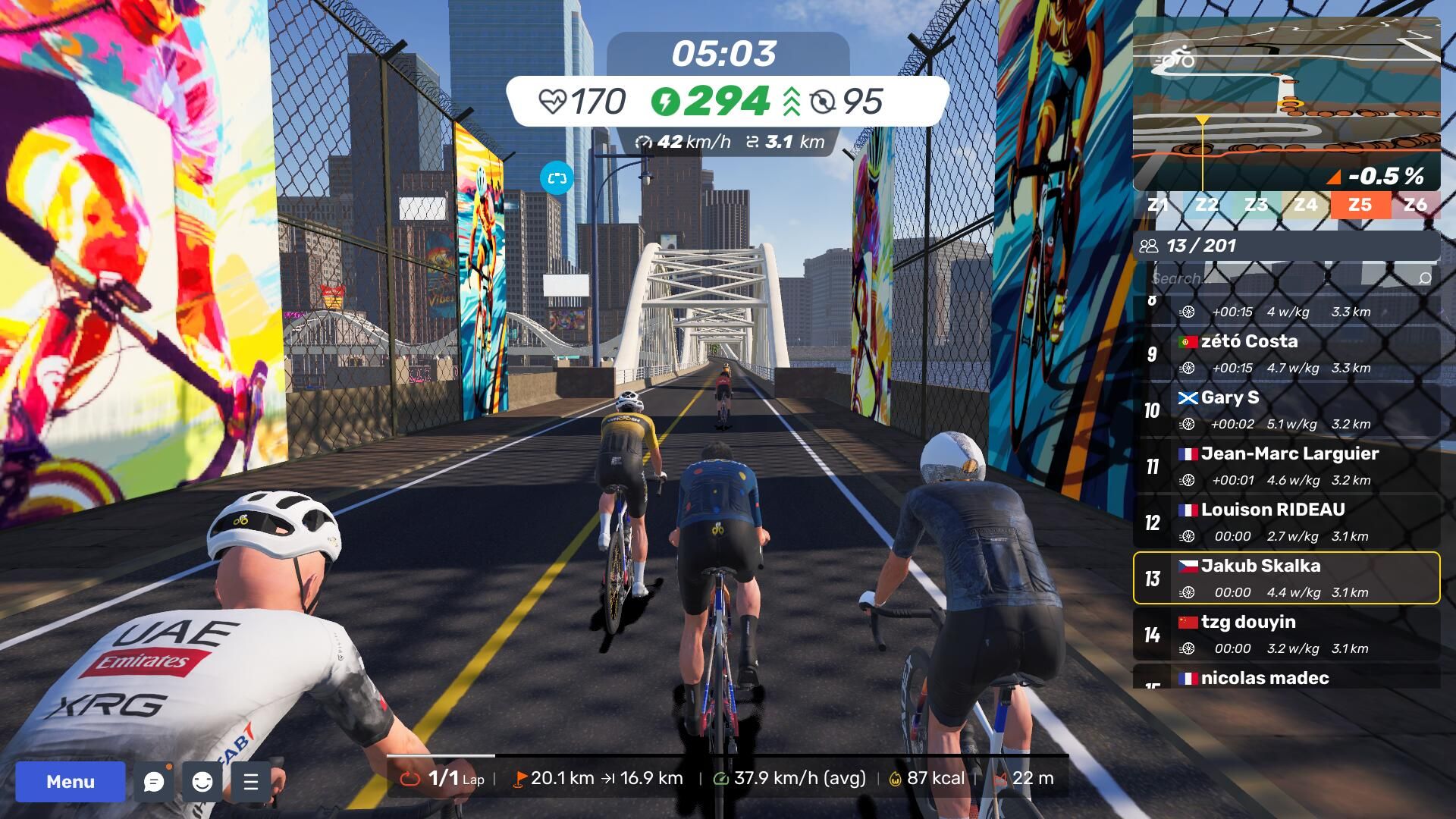Click the 13 / 201 riders header
The image size is (1456, 819).
point(1286,246)
